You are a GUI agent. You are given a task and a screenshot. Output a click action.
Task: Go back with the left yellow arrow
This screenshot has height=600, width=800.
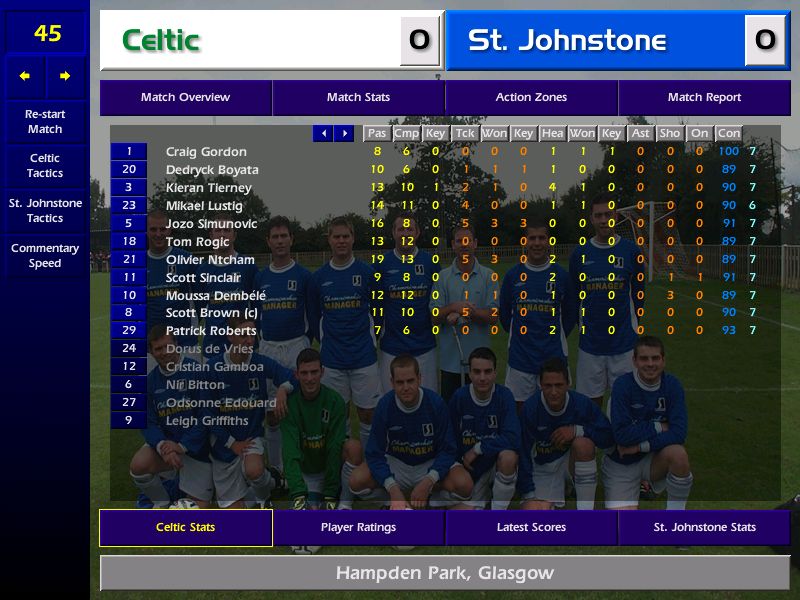tap(25, 76)
